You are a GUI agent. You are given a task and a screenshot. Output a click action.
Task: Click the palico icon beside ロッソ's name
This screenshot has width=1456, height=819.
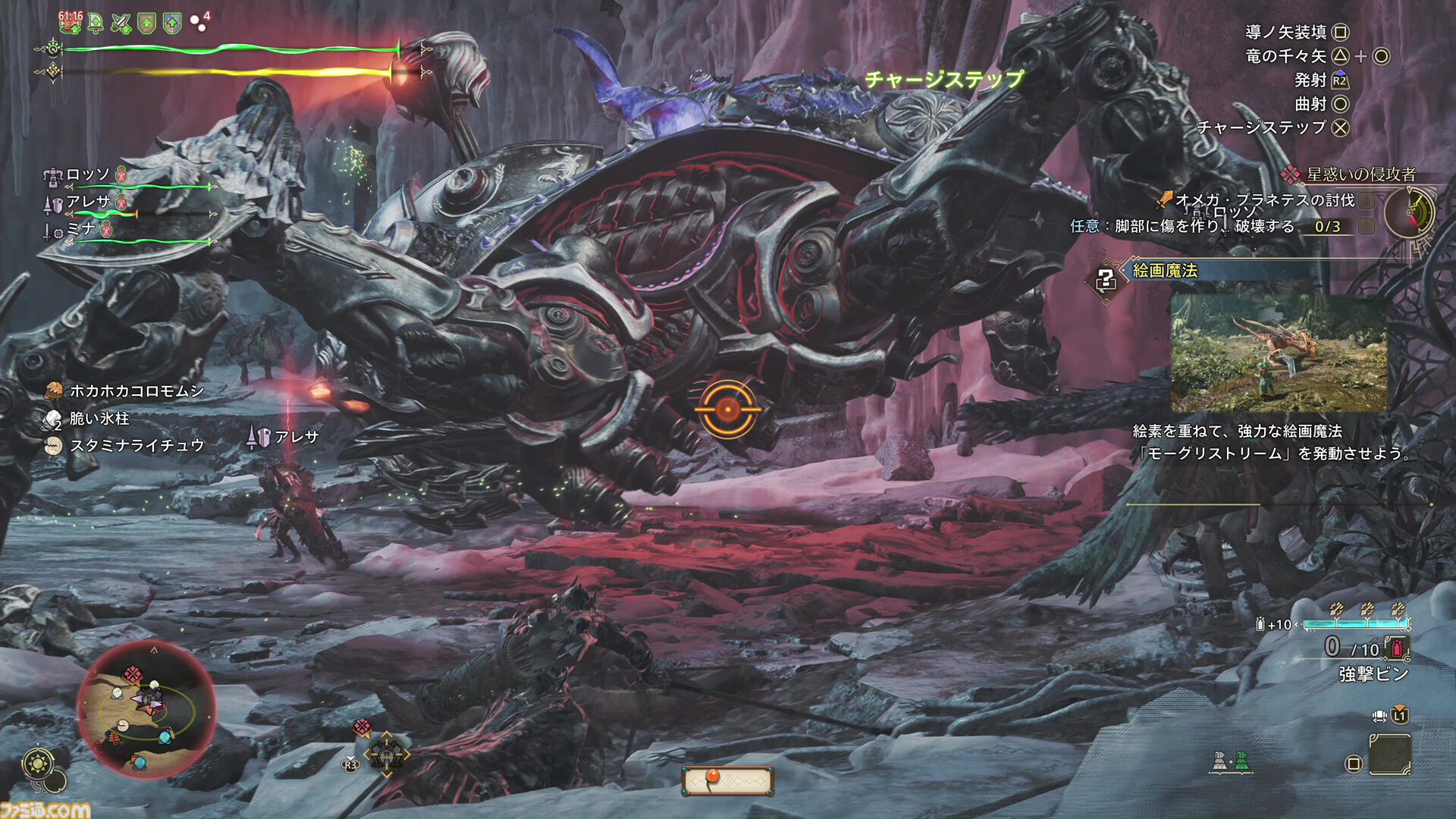coord(121,175)
